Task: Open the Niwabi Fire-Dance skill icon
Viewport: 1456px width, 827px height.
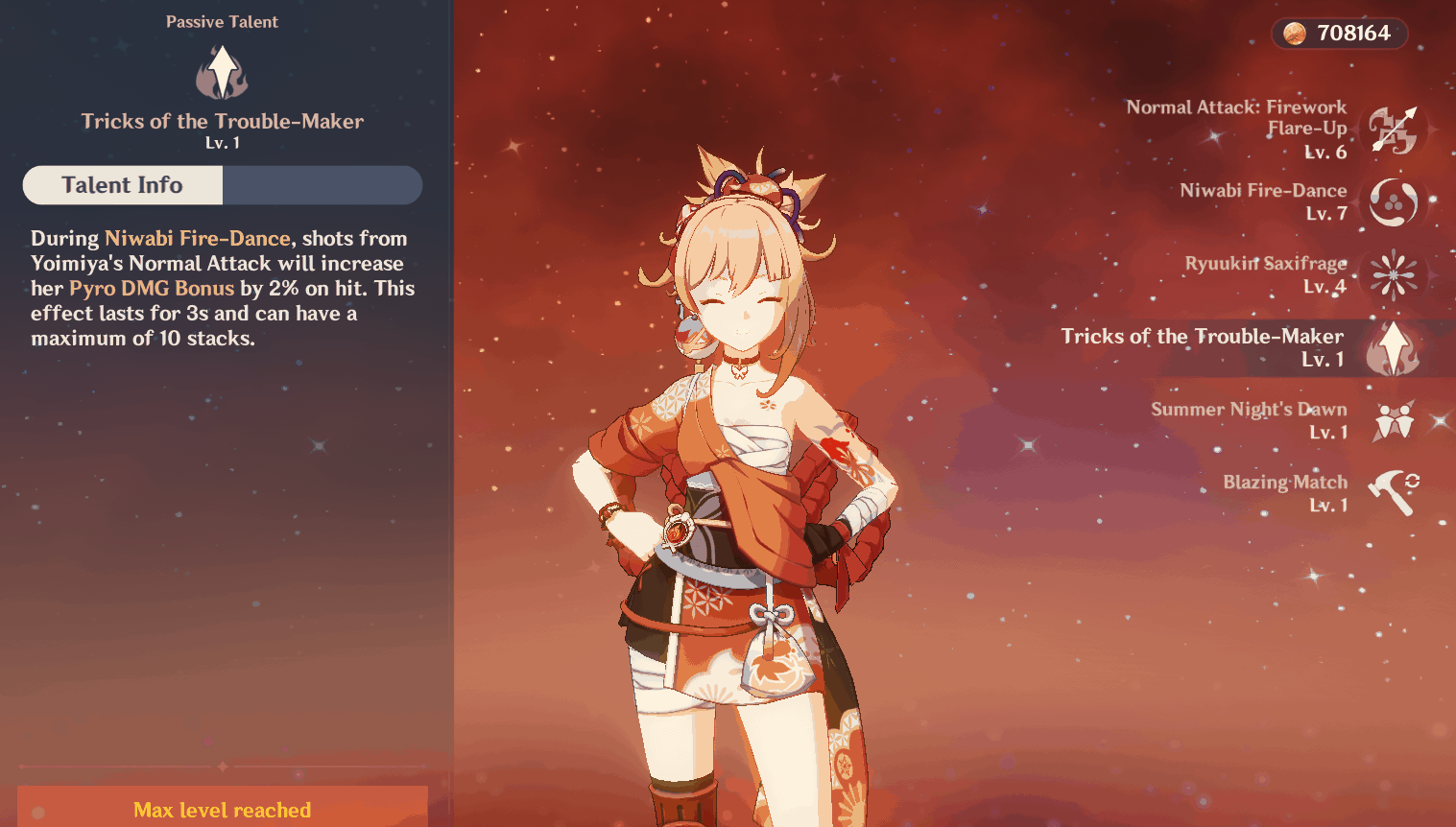Action: point(1394,203)
